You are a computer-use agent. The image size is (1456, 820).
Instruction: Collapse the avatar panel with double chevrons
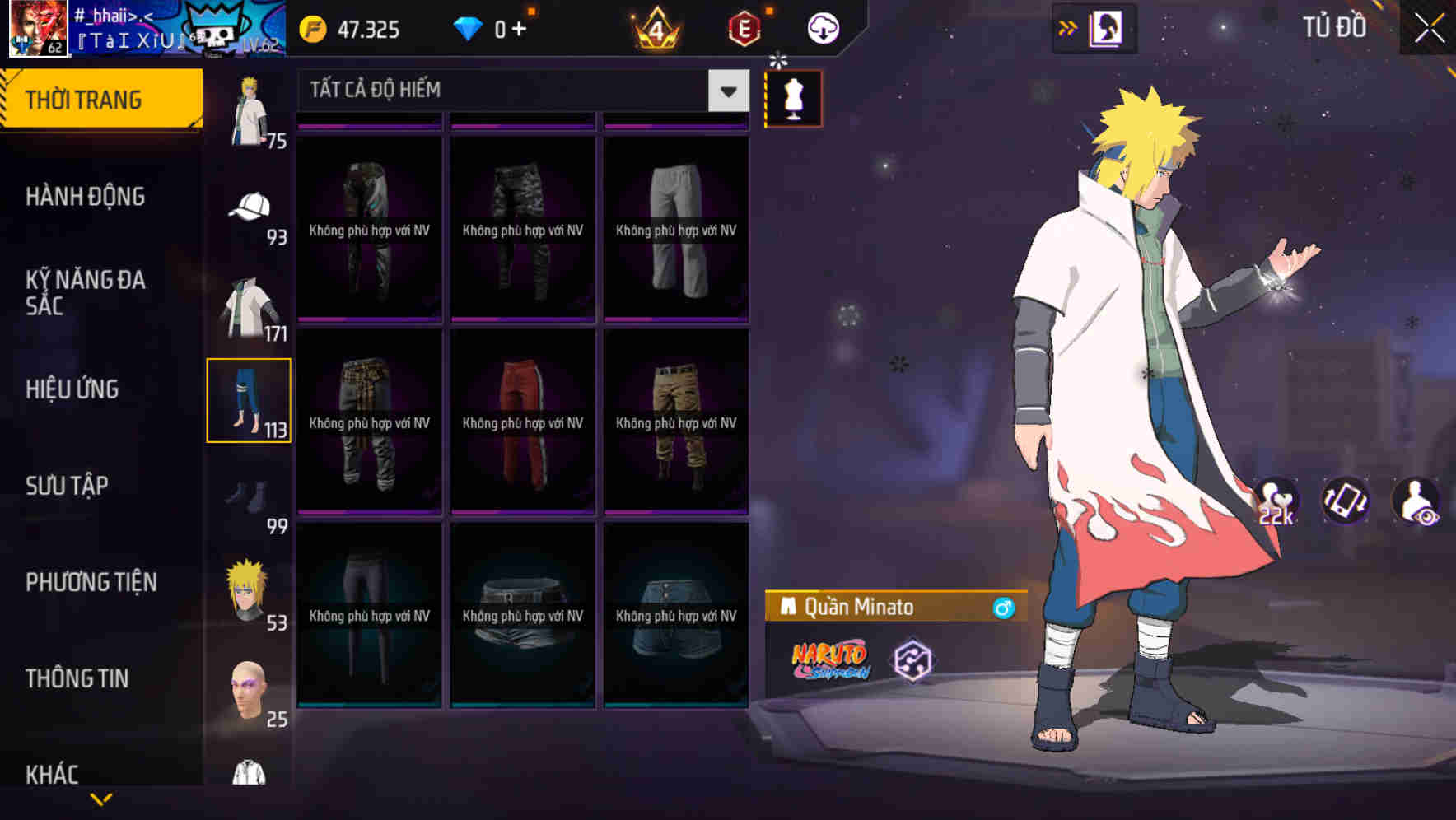1069,26
